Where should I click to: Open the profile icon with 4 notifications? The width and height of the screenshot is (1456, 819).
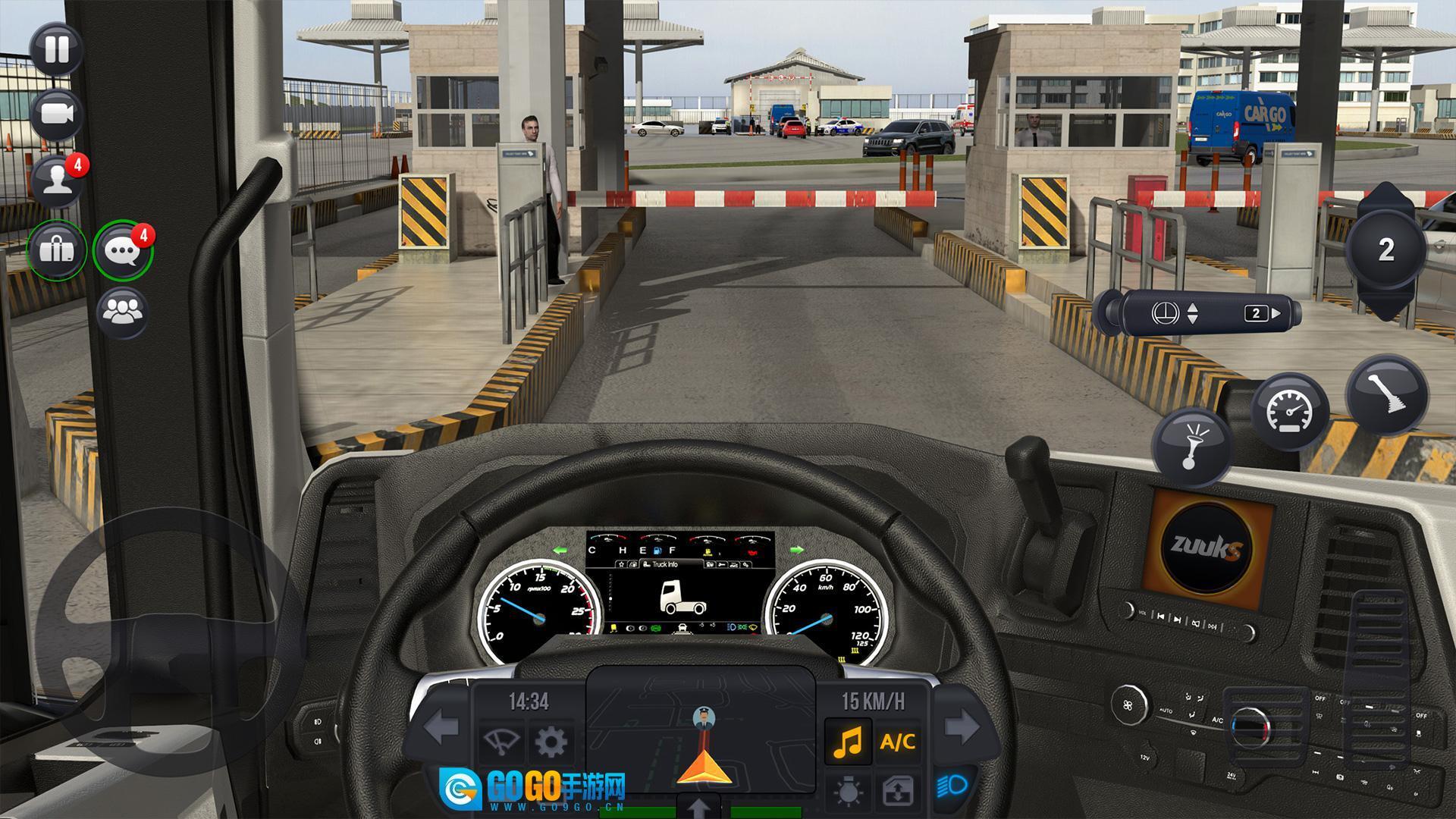click(57, 182)
